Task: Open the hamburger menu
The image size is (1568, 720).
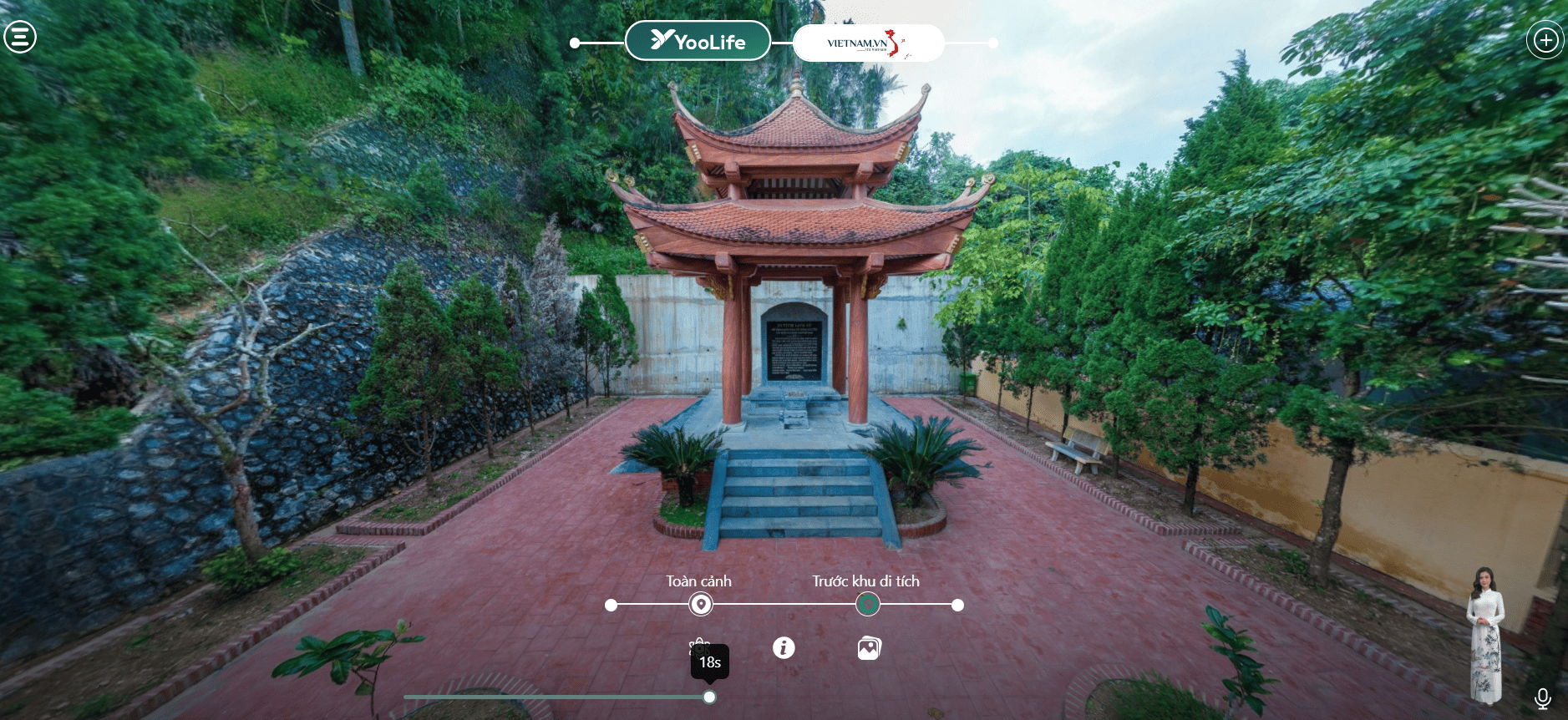Action: click(20, 37)
